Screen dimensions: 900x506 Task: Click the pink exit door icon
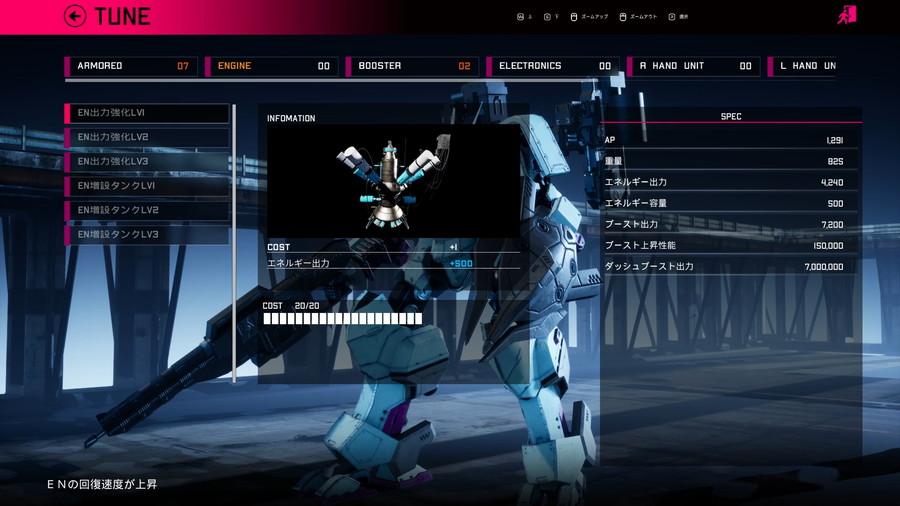pyautogui.click(x=846, y=16)
